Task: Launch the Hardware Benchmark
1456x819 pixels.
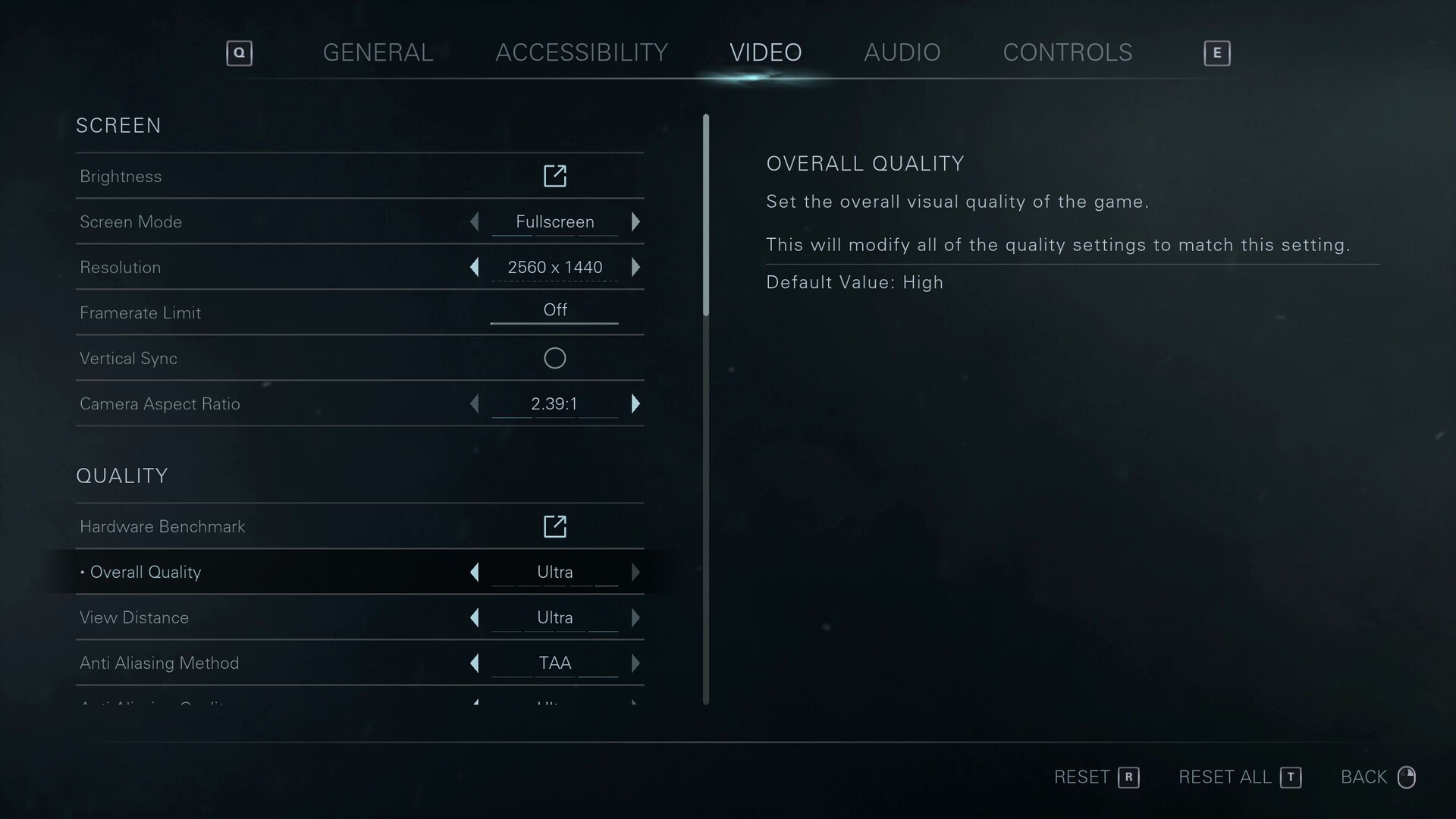Action: [554, 526]
